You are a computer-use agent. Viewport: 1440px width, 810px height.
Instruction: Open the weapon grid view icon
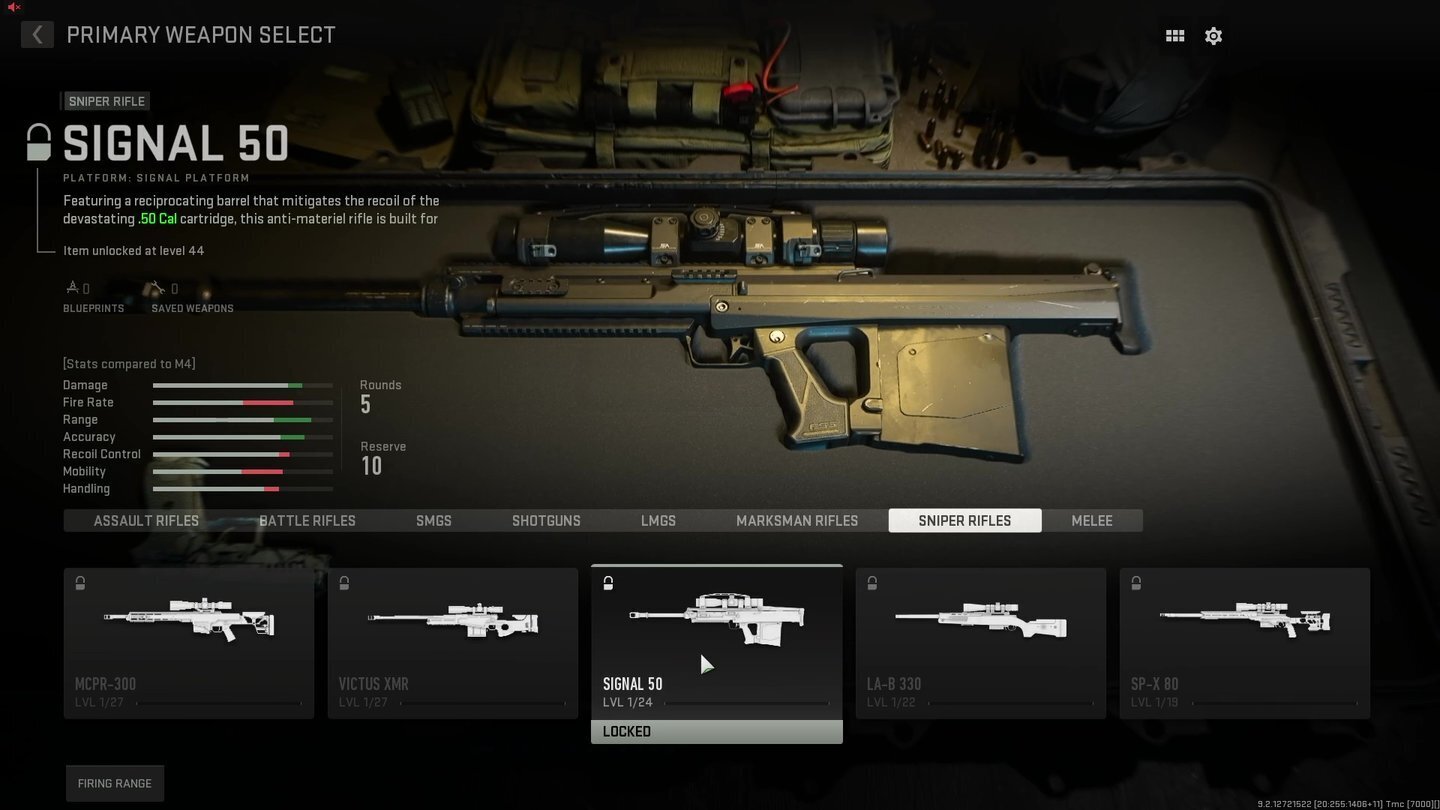(x=1175, y=35)
